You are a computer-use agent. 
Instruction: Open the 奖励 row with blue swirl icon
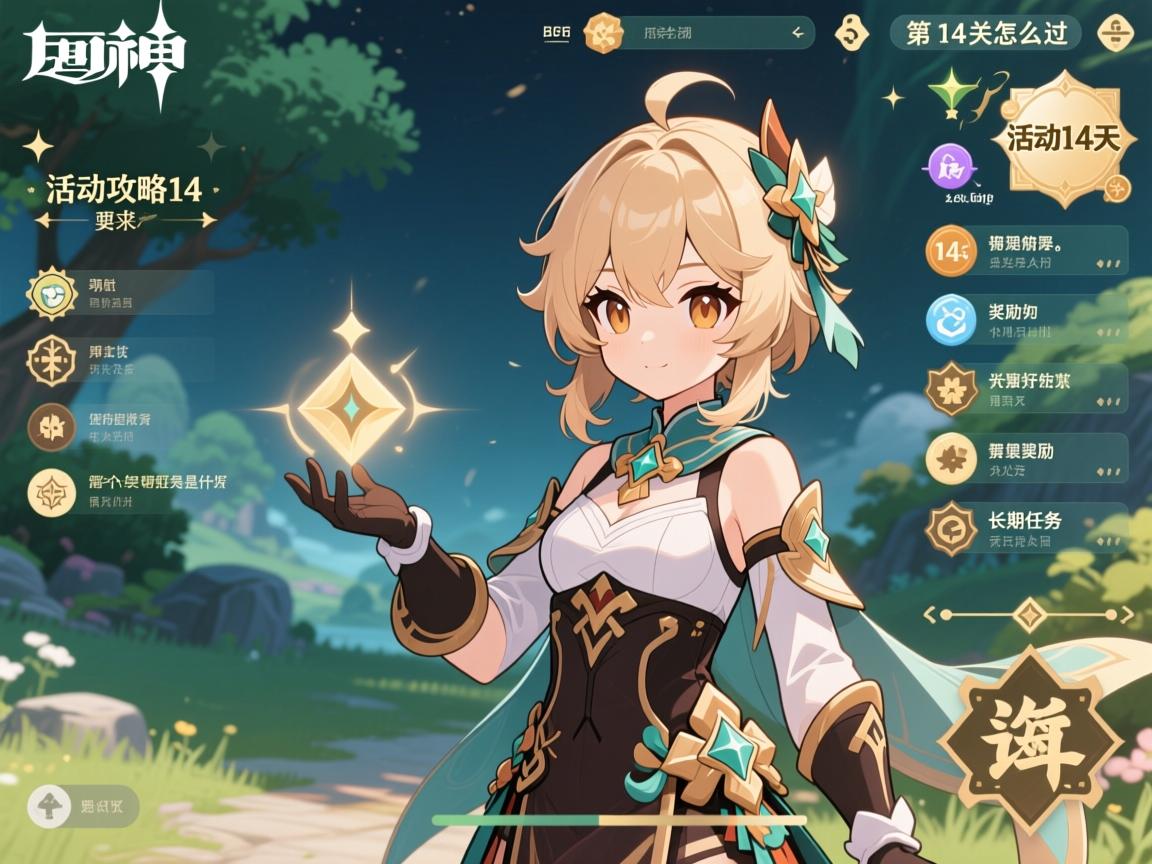pyautogui.click(x=1027, y=320)
